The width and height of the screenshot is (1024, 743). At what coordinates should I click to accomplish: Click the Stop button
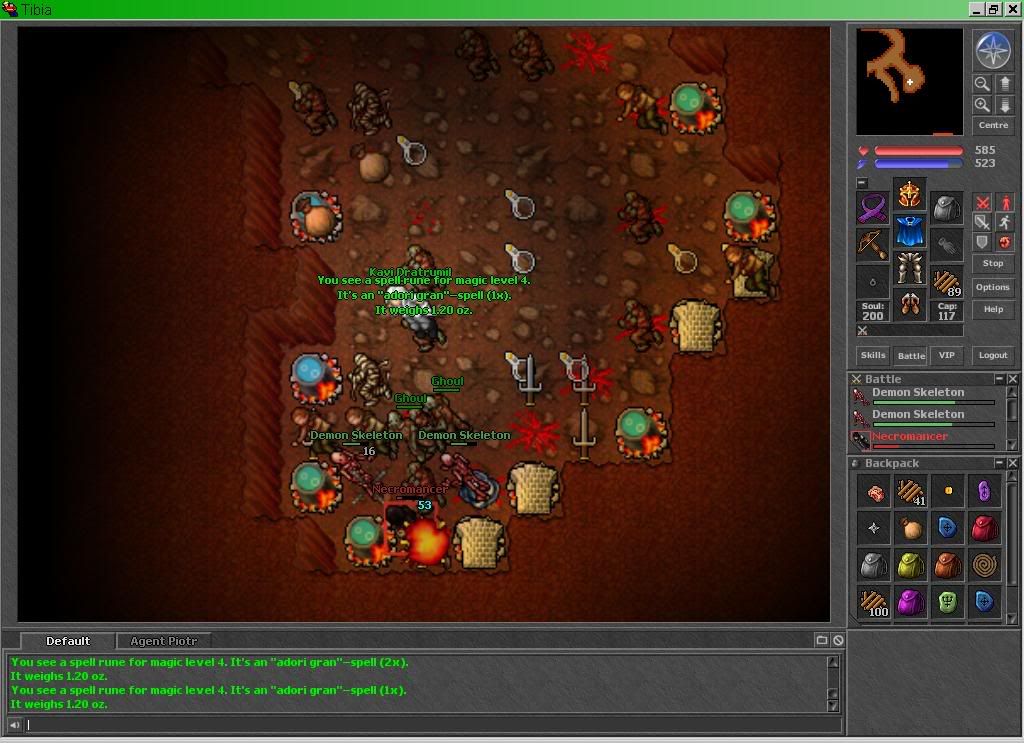click(x=993, y=264)
